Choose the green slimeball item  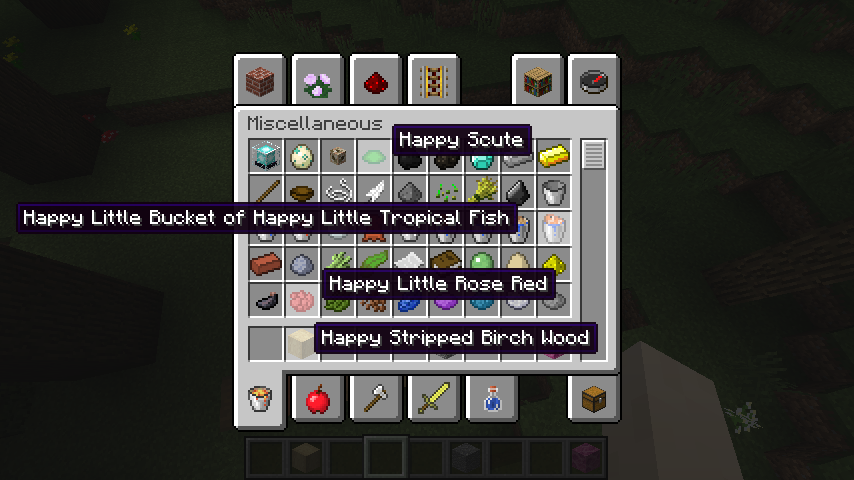tap(482, 264)
